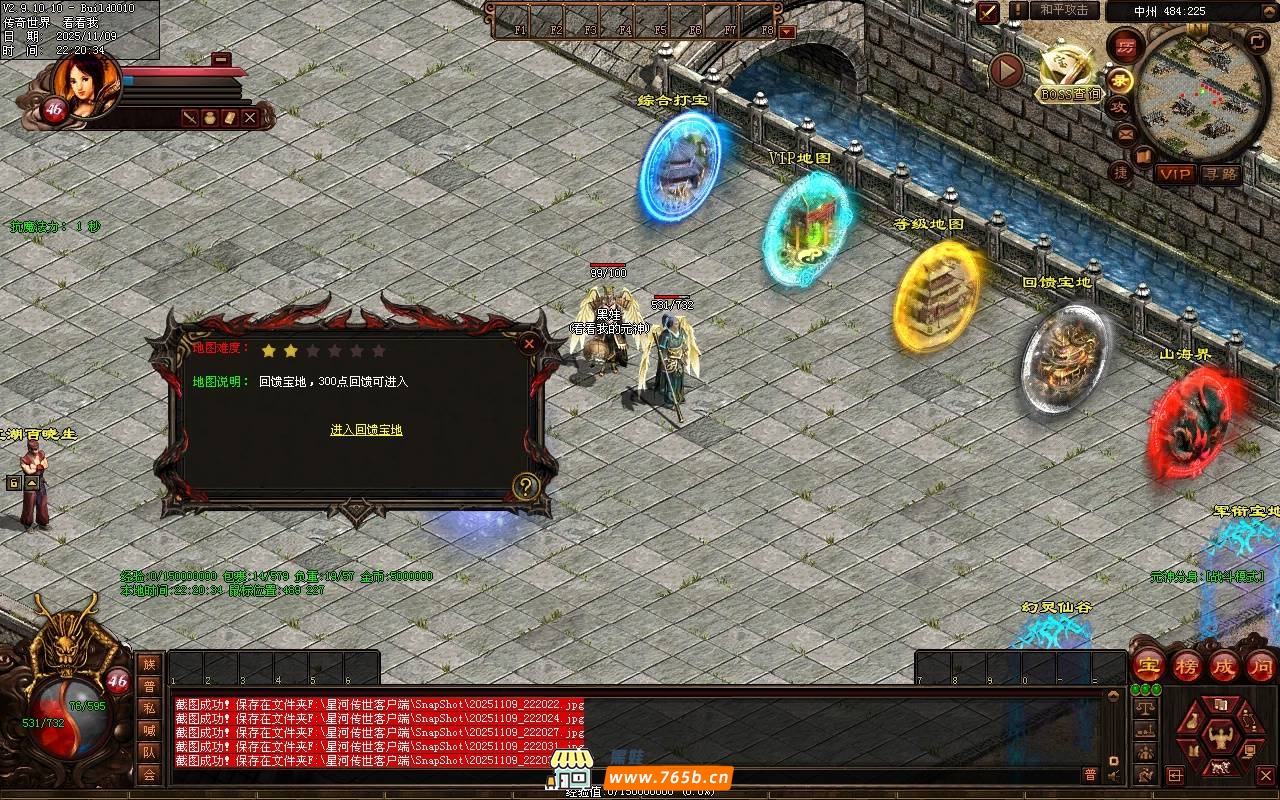Open the 宝 red orb menu

[x=1149, y=665]
